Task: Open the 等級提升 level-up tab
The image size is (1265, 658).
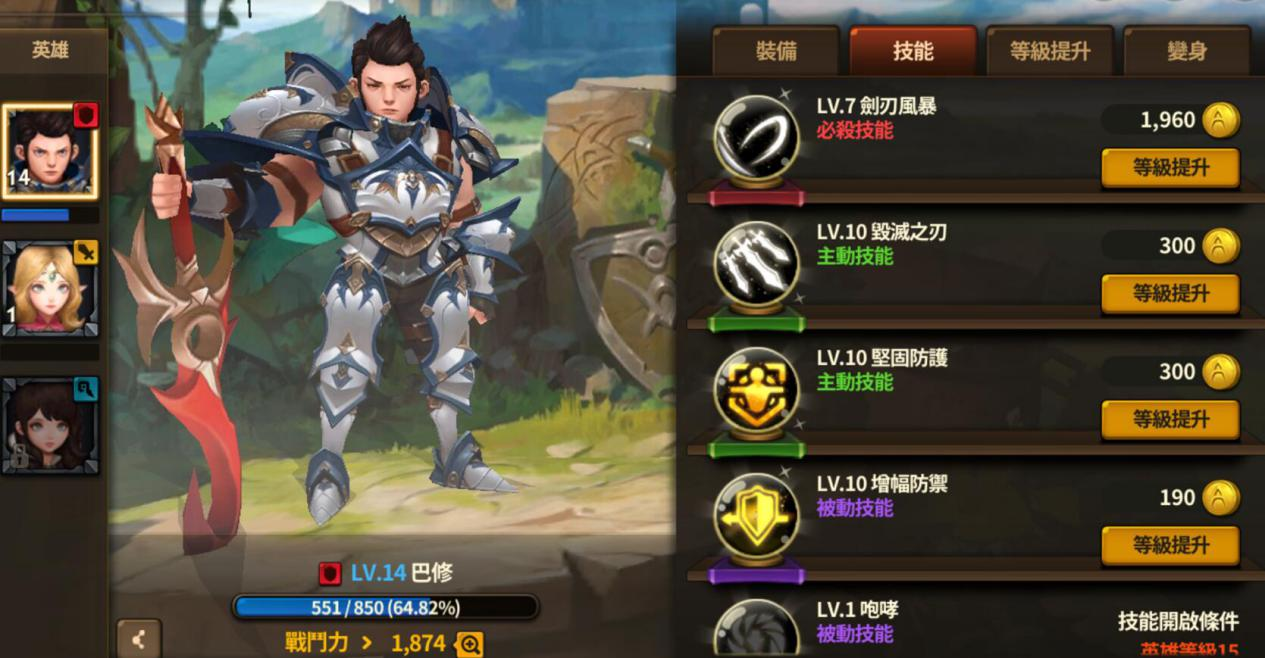Action: (1049, 51)
